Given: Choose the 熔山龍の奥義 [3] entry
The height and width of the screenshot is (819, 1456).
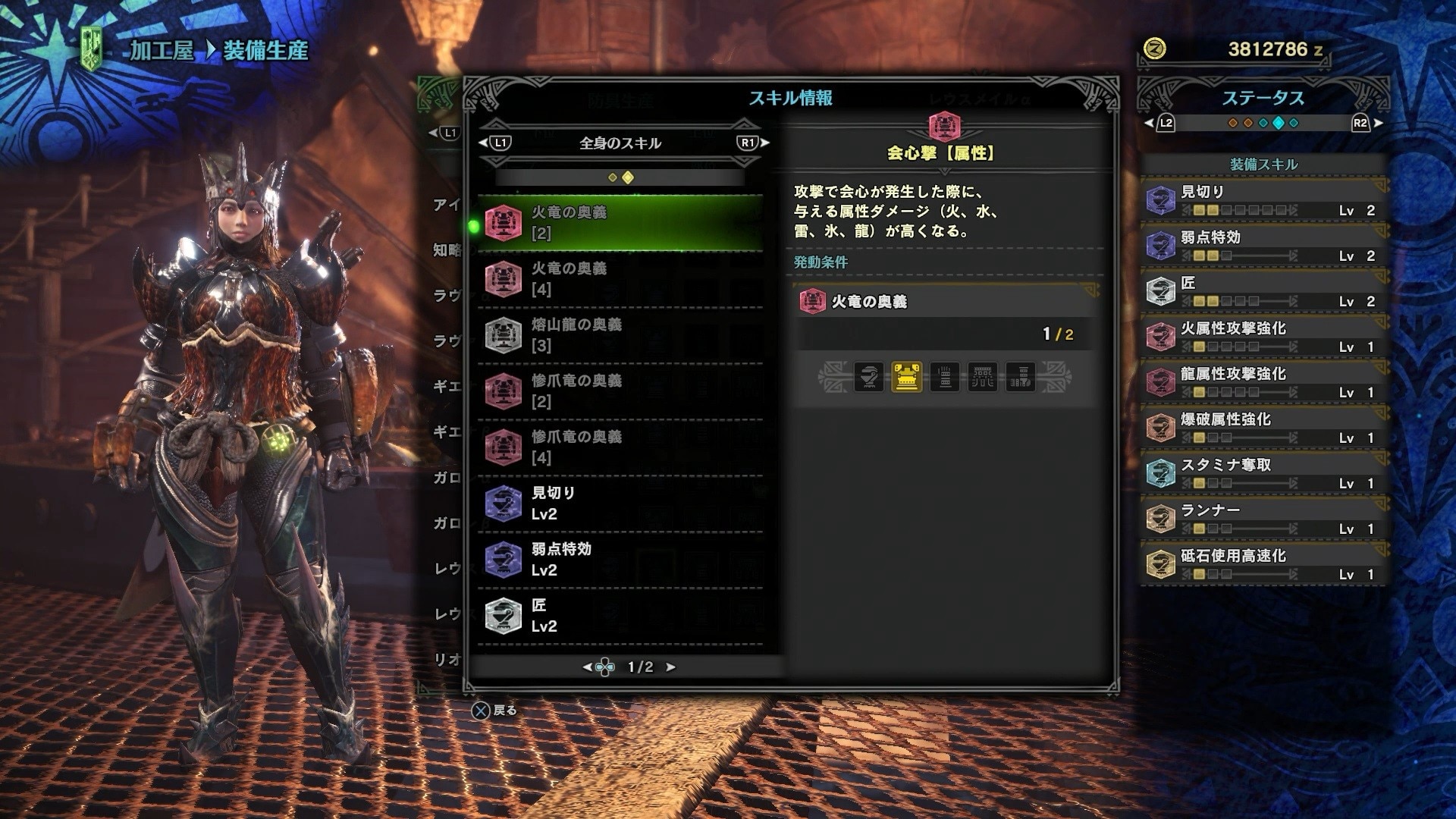Looking at the screenshot, I should 620,335.
